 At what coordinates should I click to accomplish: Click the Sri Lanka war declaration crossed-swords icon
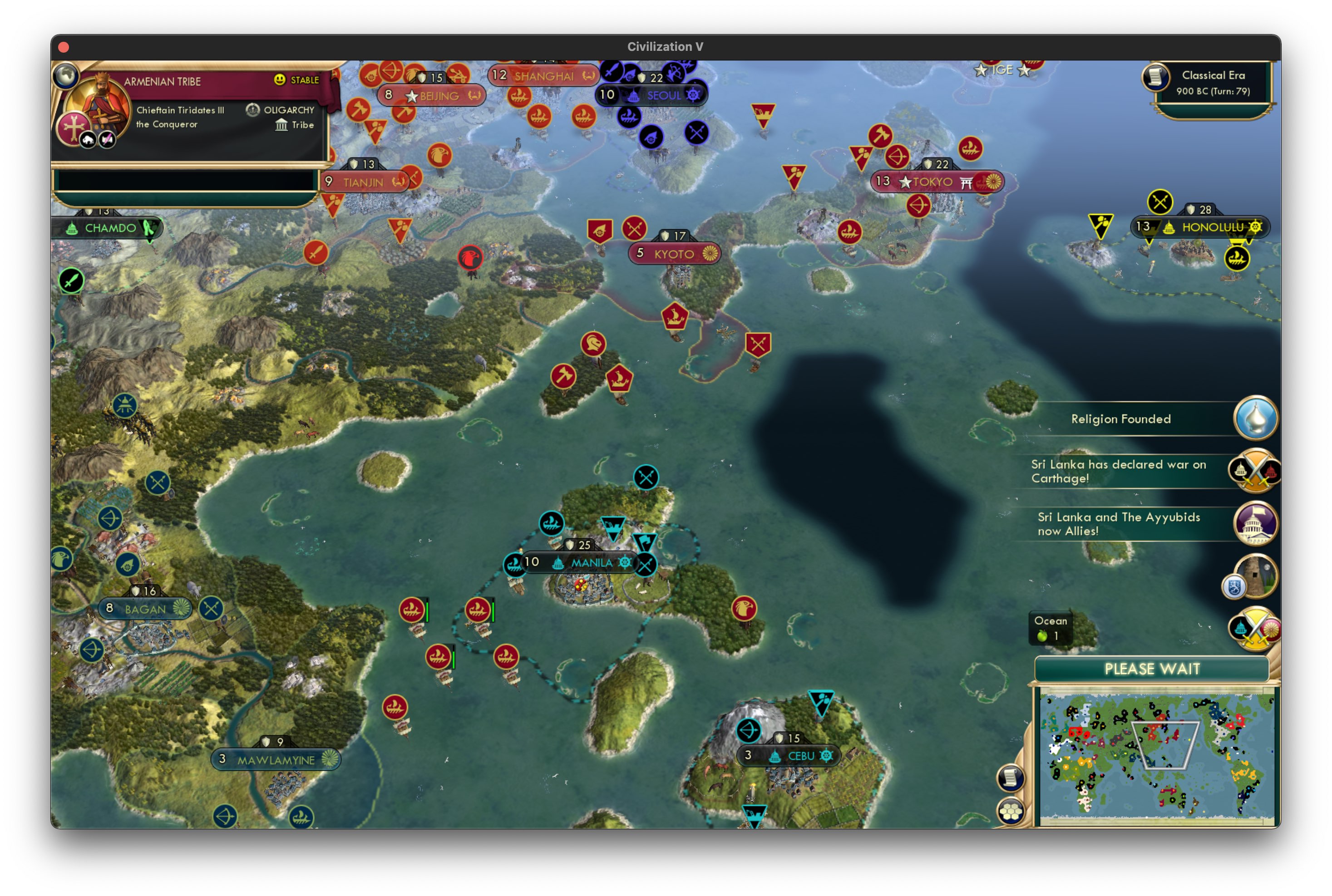pos(1255,472)
